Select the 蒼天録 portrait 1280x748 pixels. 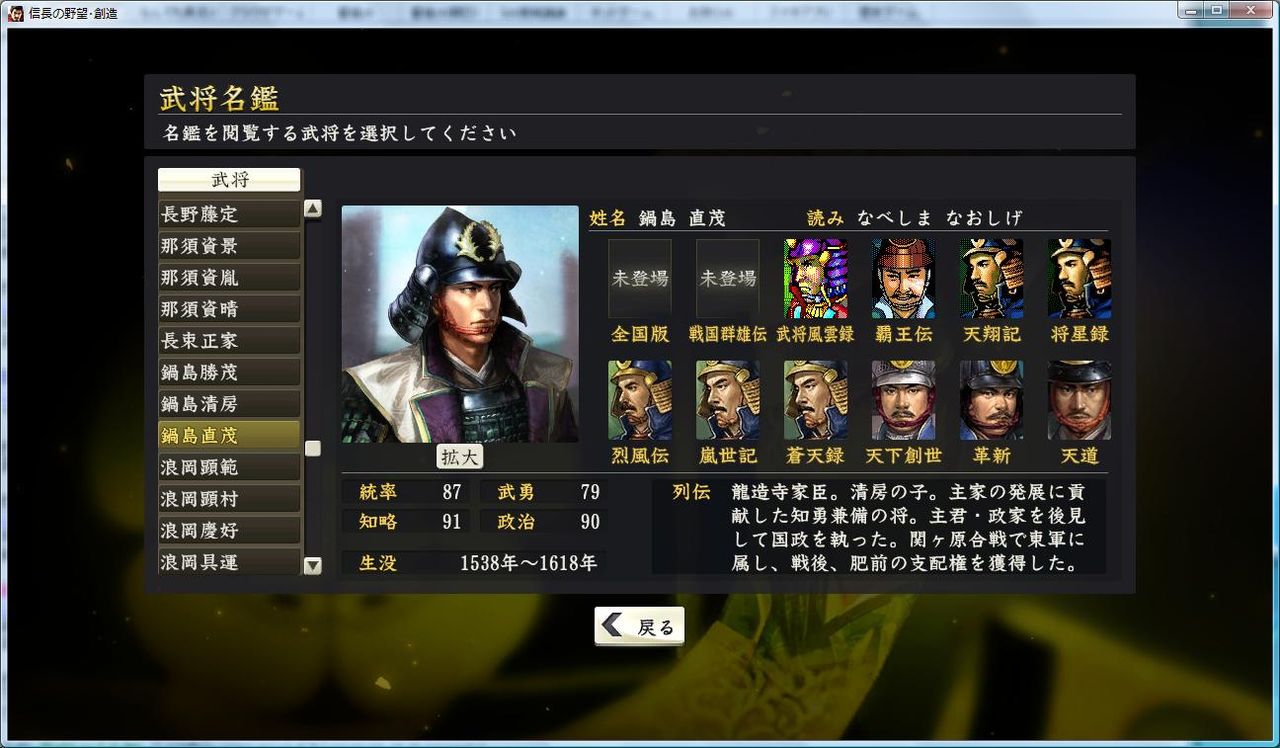815,399
